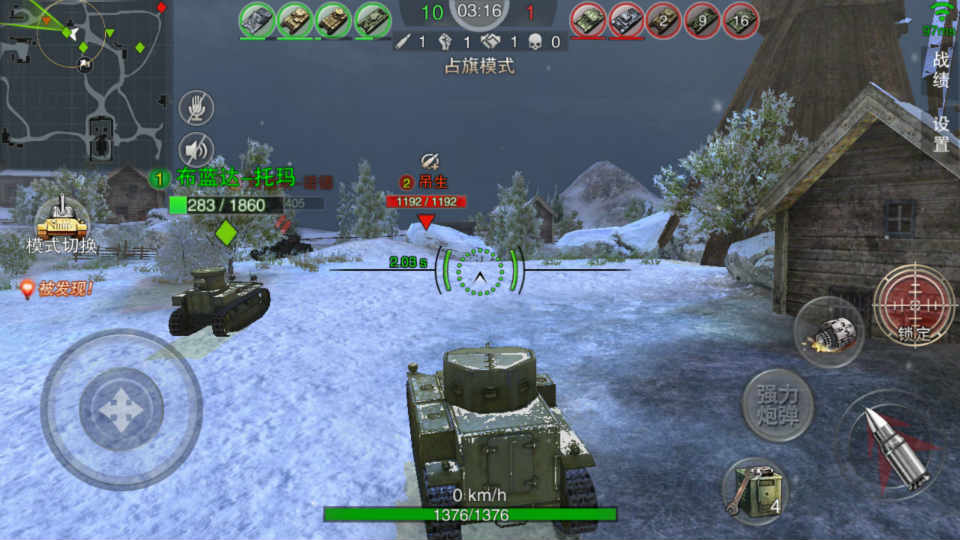Select the first red enemy tank portrait
This screenshot has width=960, height=540.
[589, 20]
